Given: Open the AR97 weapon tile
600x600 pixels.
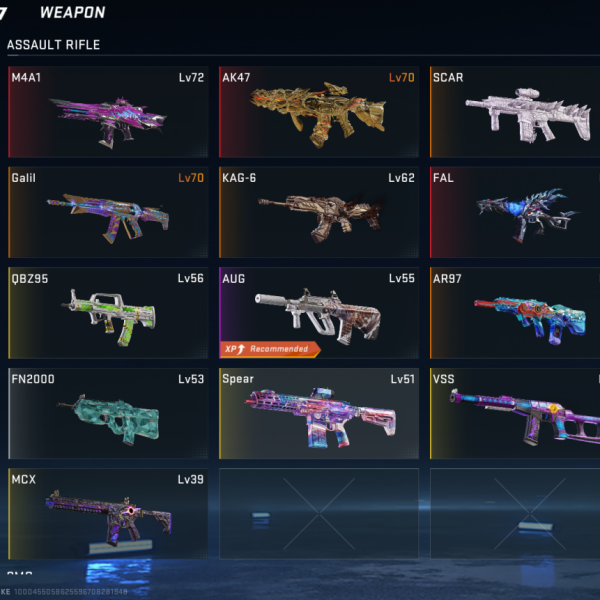Looking at the screenshot, I should [x=515, y=312].
